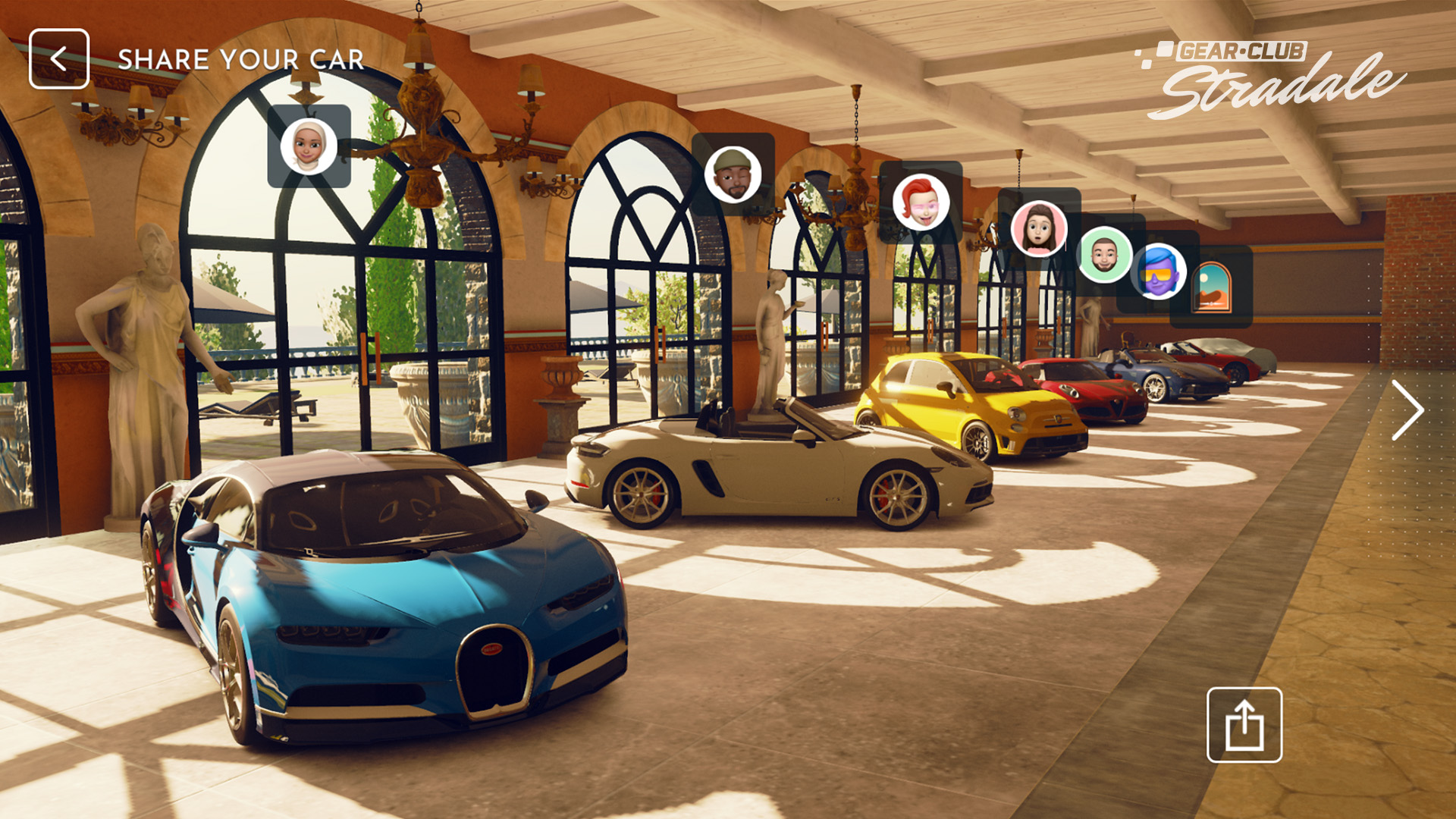
Task: Select the desert arch picture avatar
Action: [x=1211, y=287]
